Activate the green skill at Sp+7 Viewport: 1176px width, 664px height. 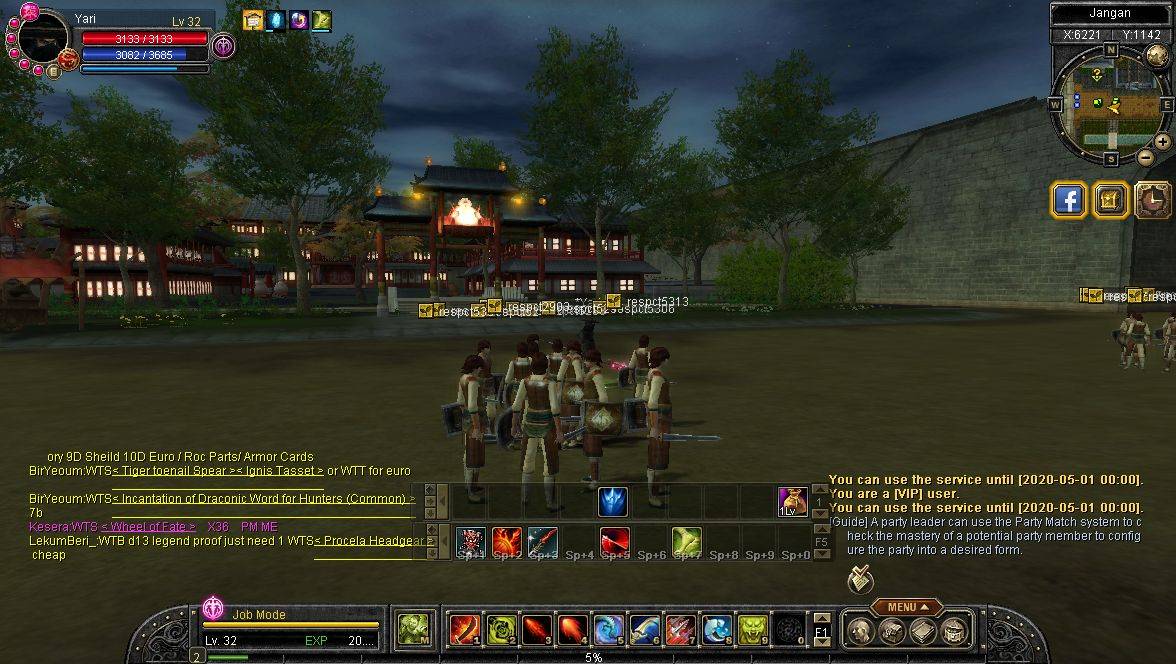point(686,541)
